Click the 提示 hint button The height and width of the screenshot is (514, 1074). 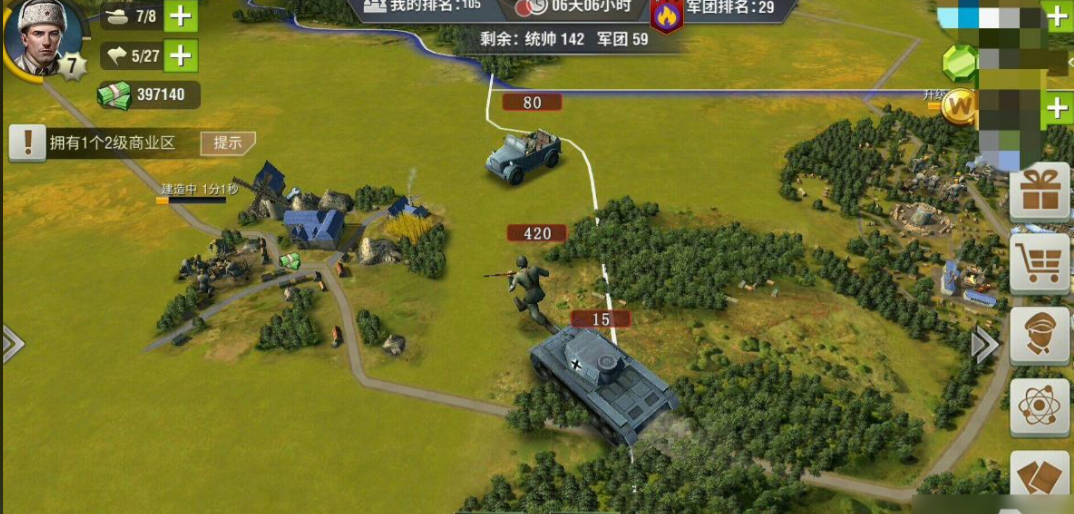point(227,143)
